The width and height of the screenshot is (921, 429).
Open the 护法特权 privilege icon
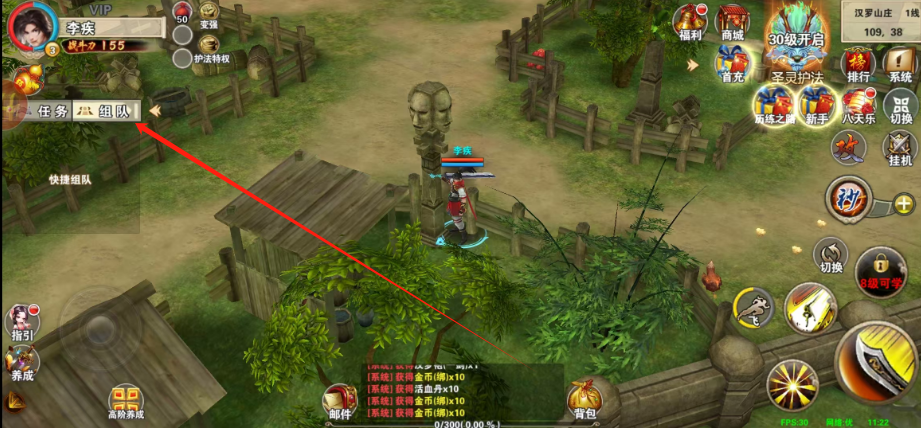click(x=209, y=47)
